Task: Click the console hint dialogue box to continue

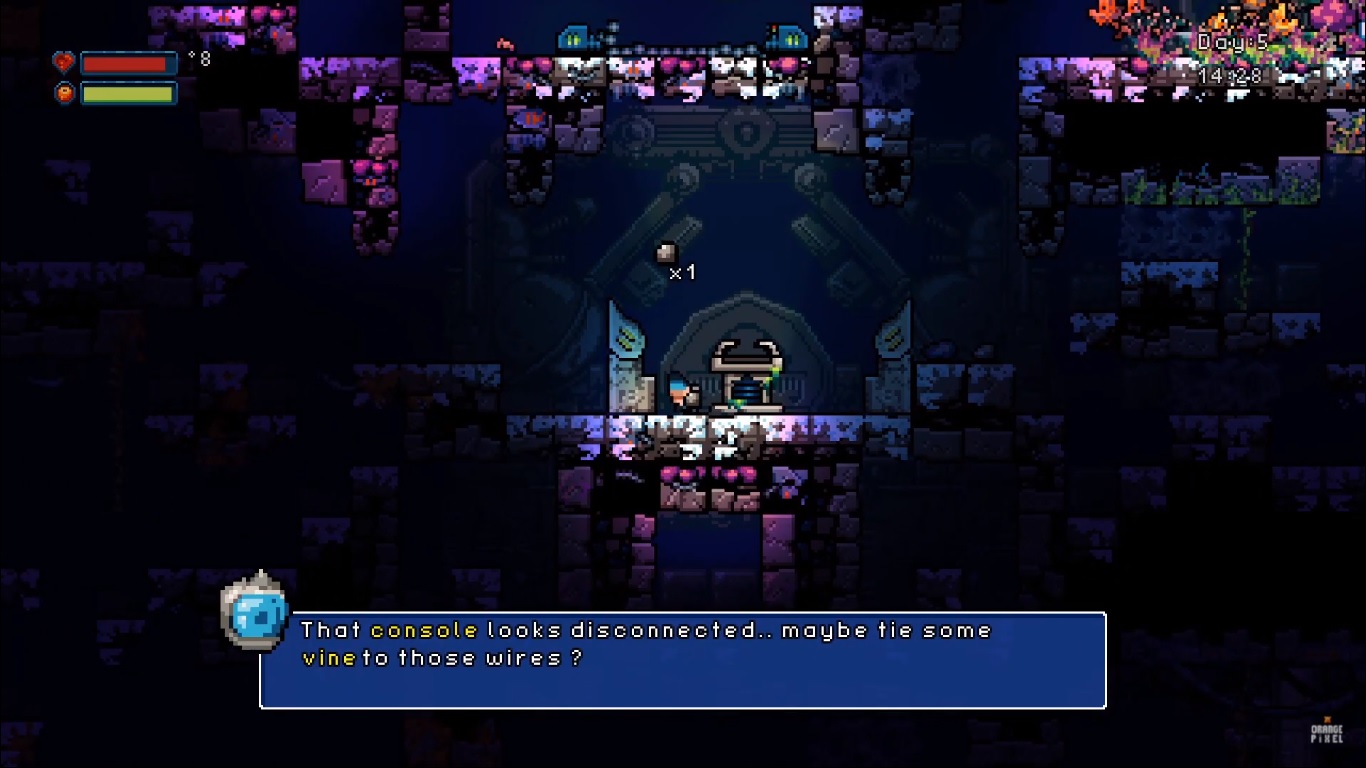Action: 682,660
